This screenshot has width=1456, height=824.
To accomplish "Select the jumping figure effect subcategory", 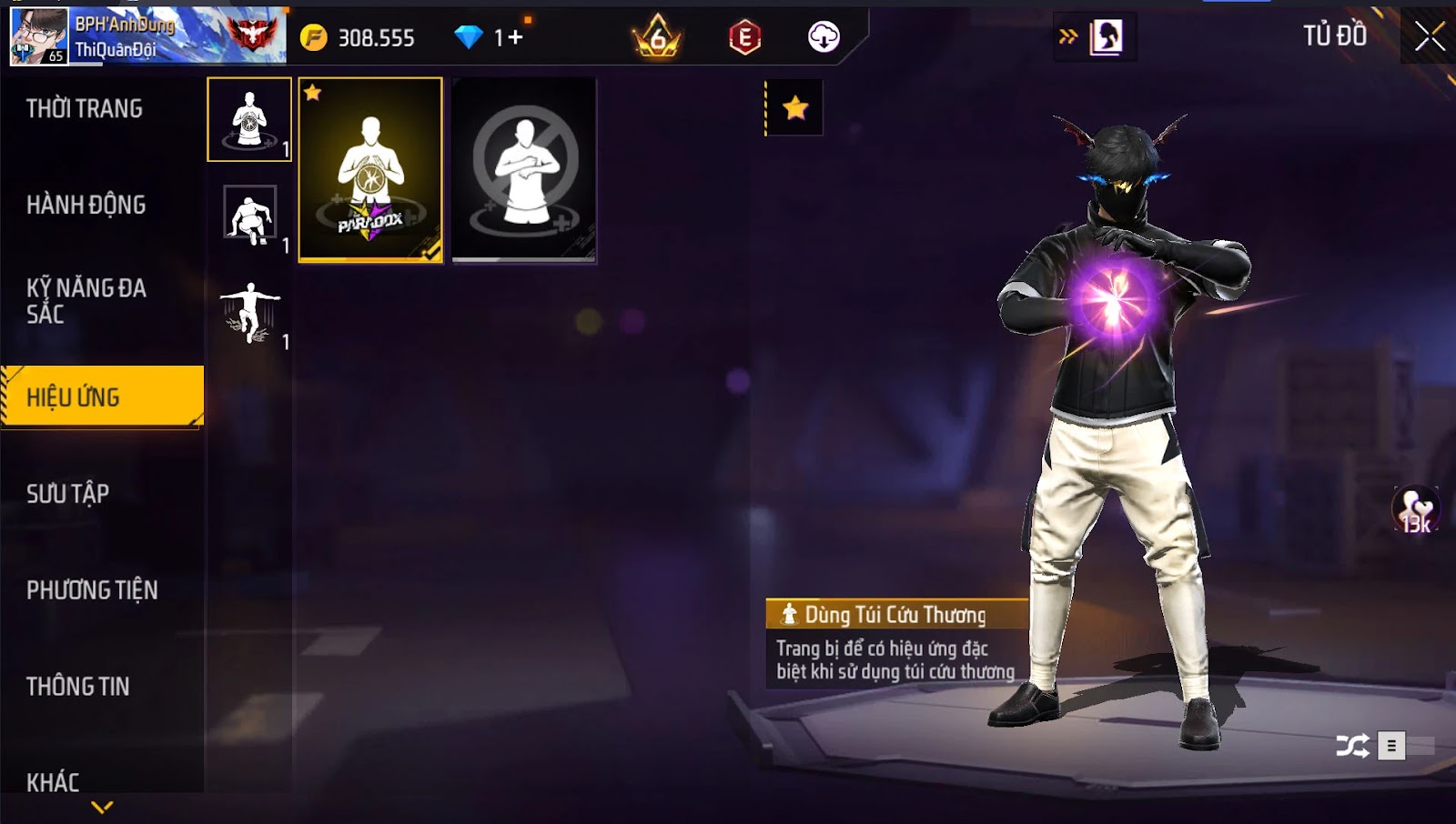I will (x=250, y=312).
